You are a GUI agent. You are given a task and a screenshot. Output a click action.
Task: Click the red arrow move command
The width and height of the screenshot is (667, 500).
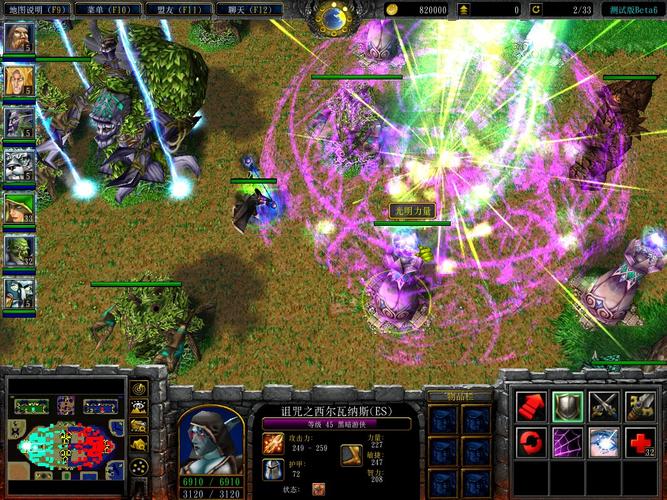(x=530, y=405)
